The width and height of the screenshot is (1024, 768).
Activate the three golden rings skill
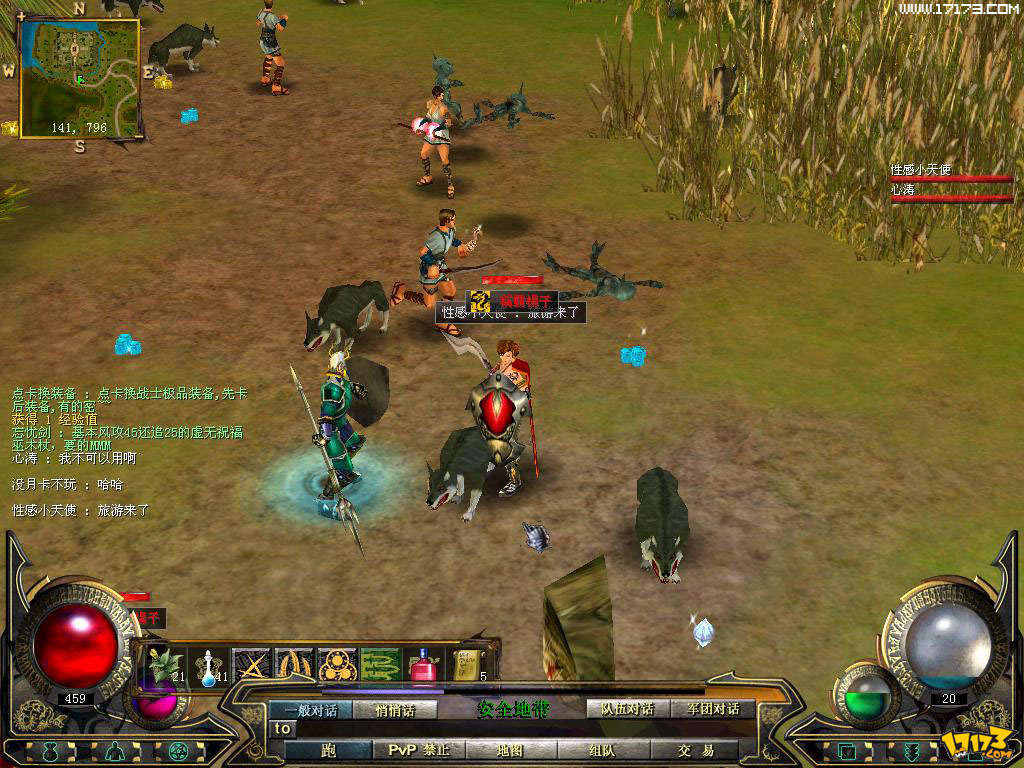(337, 665)
